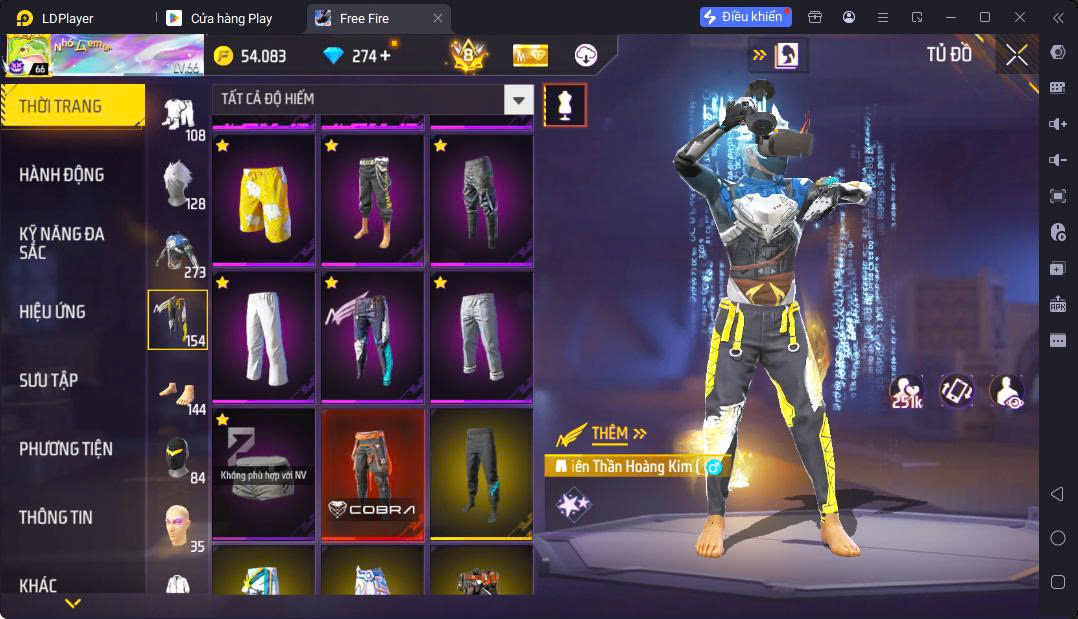Open the HIỆU ỨNG section

(x=52, y=312)
